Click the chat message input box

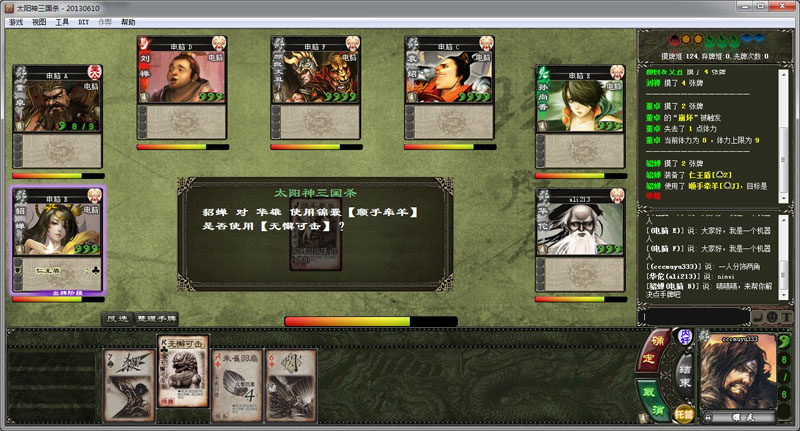pos(693,316)
